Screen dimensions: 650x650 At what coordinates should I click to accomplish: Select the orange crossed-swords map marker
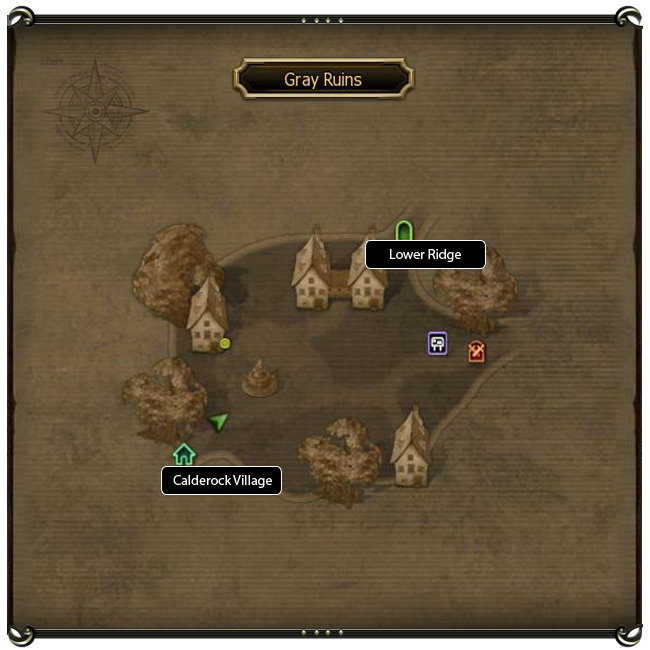click(x=476, y=352)
